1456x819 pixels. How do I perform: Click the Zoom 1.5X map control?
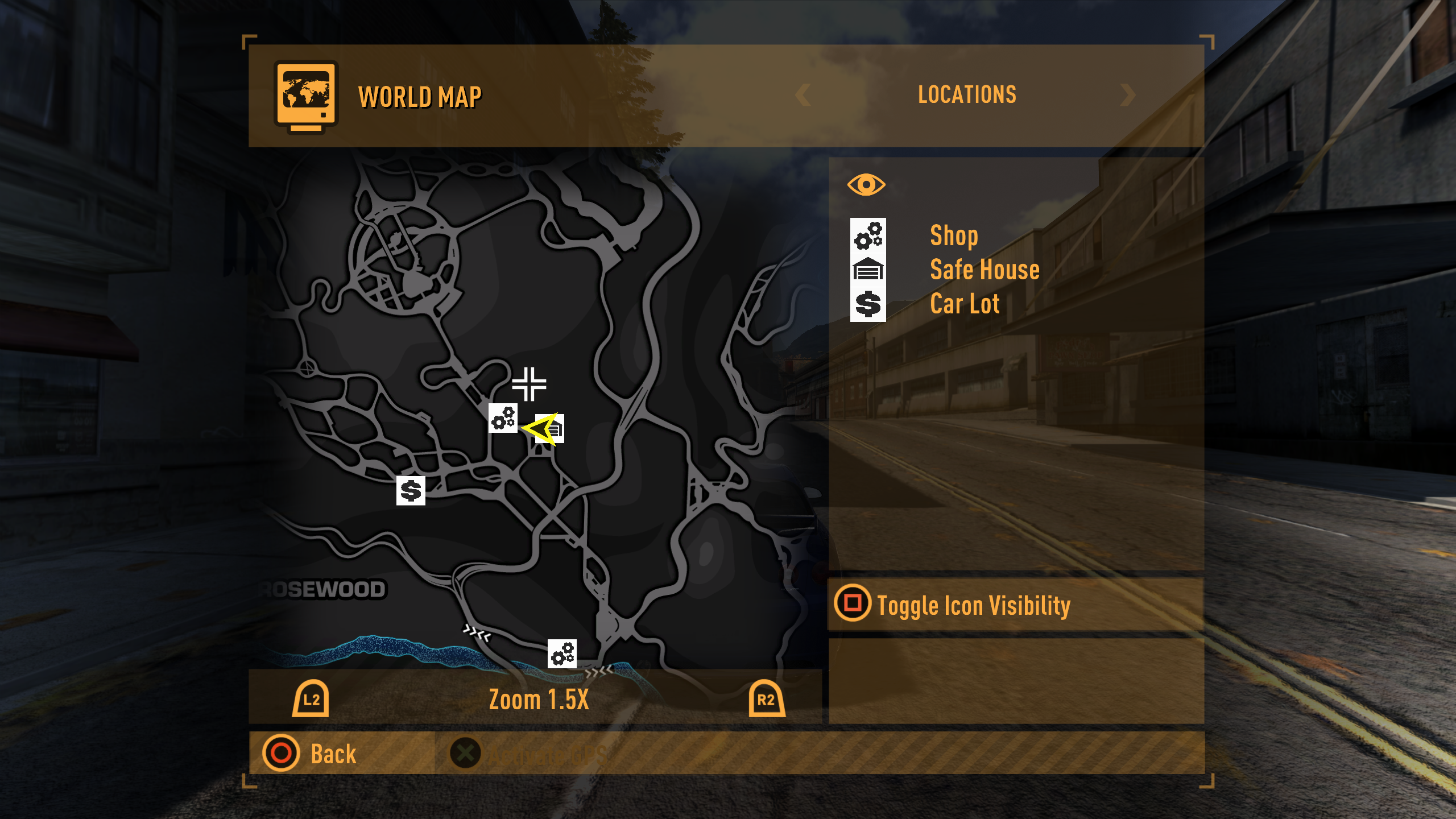(538, 700)
